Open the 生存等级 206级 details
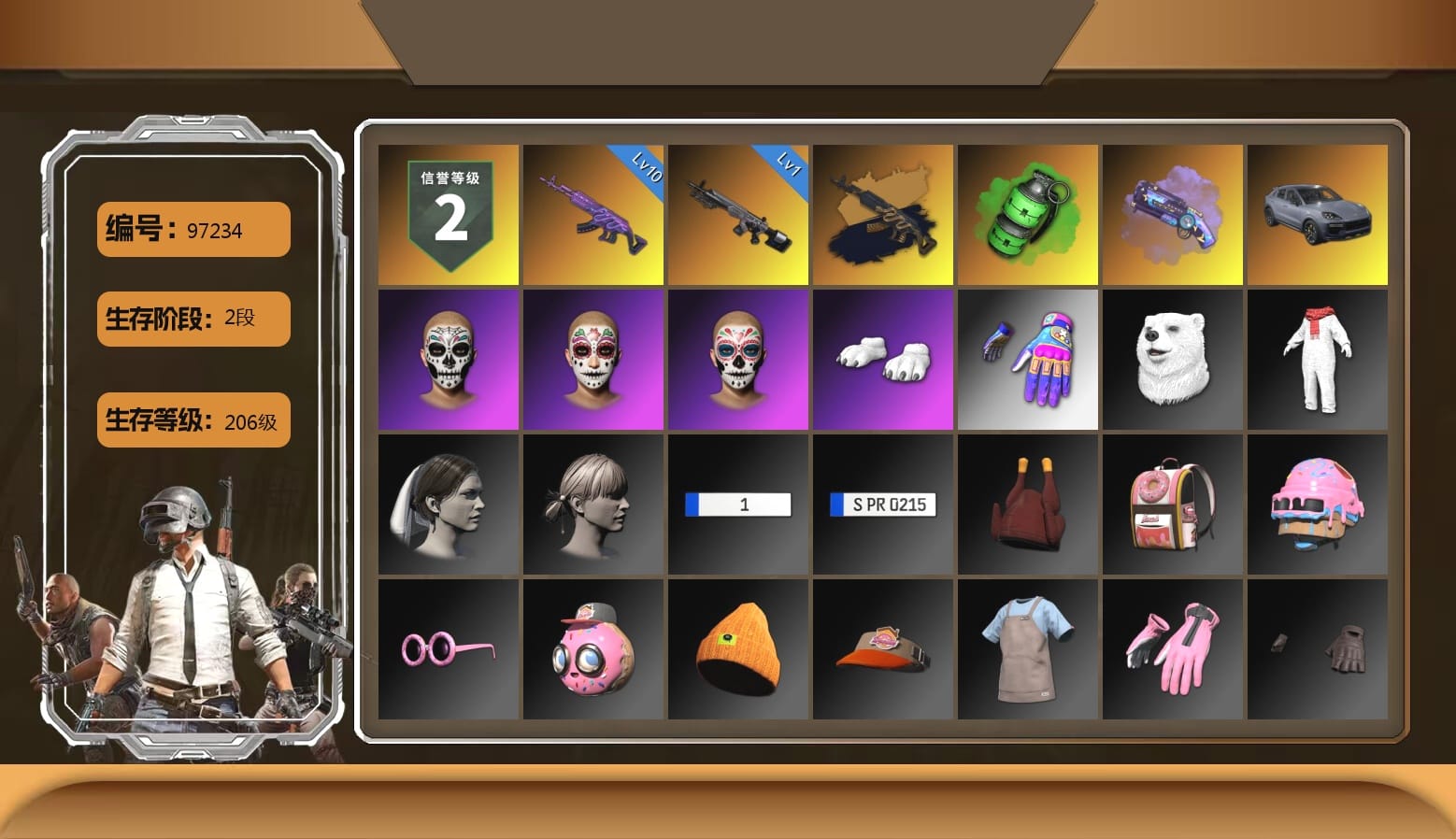 click(193, 421)
